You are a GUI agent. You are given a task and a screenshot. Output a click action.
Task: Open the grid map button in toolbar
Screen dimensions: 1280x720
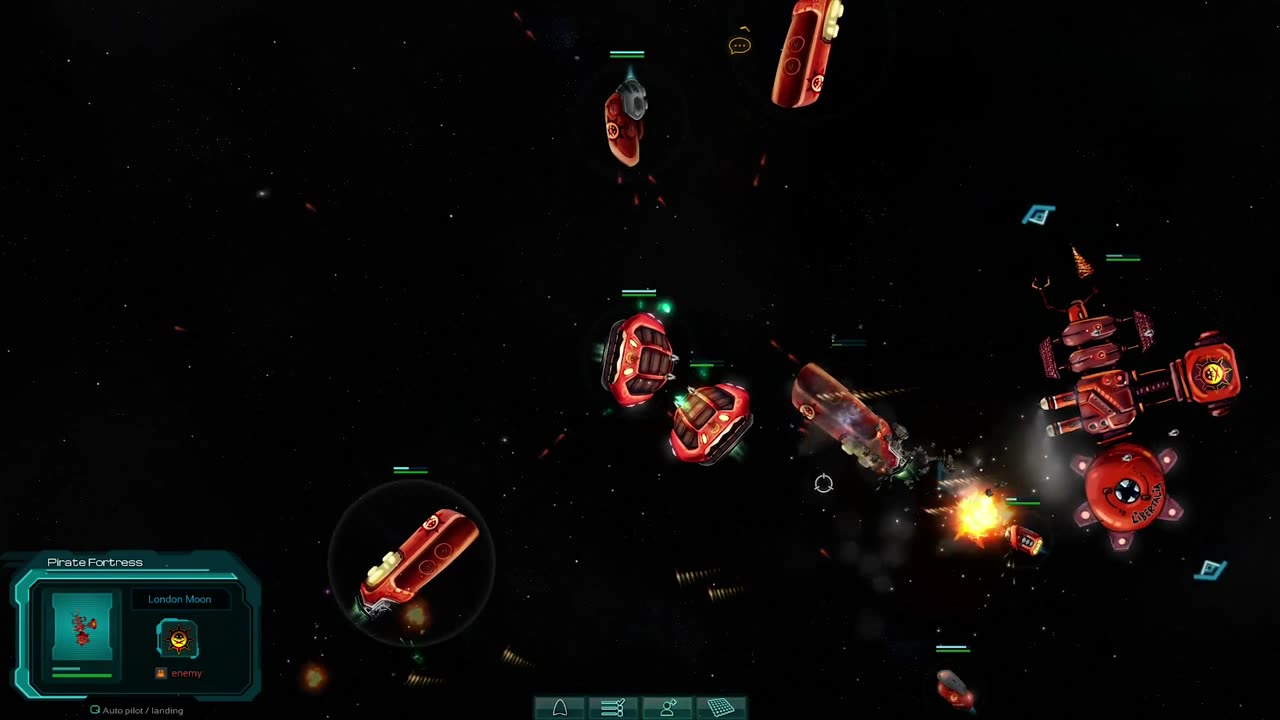point(721,708)
